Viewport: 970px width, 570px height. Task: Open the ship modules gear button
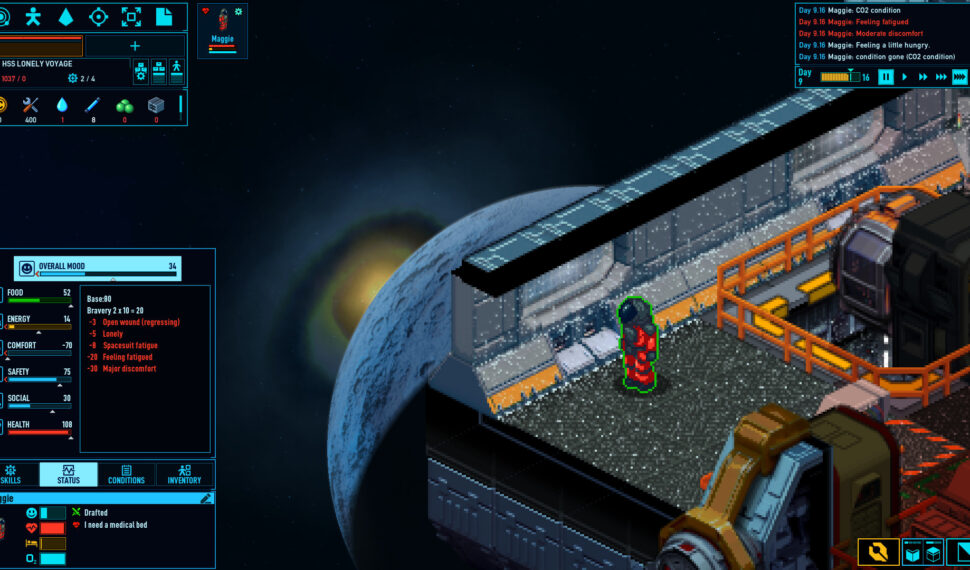[x=141, y=72]
